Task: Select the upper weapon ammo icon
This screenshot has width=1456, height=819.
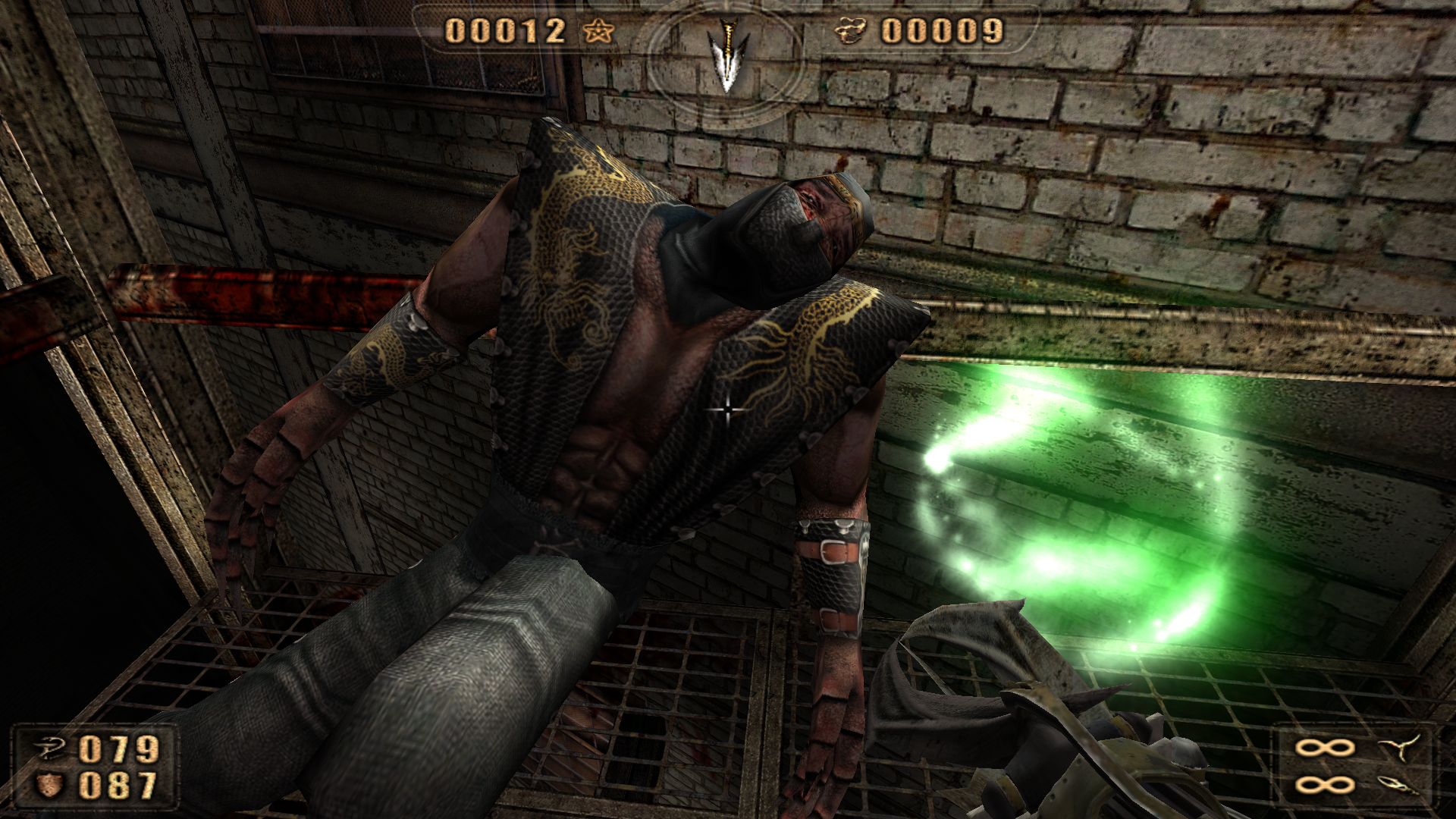Action: click(x=1399, y=748)
